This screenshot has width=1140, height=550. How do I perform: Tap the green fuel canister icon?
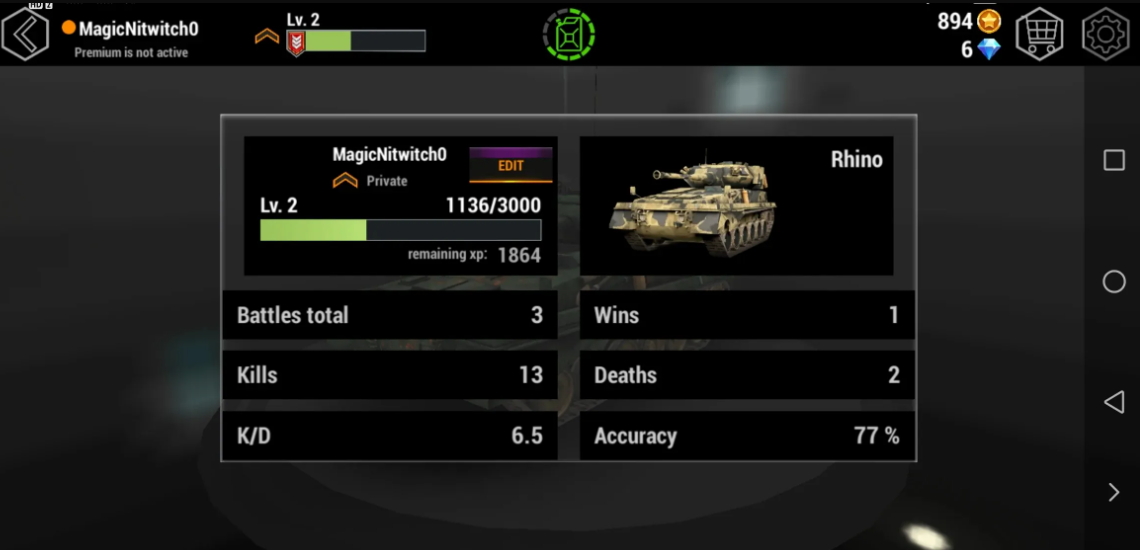coord(568,35)
